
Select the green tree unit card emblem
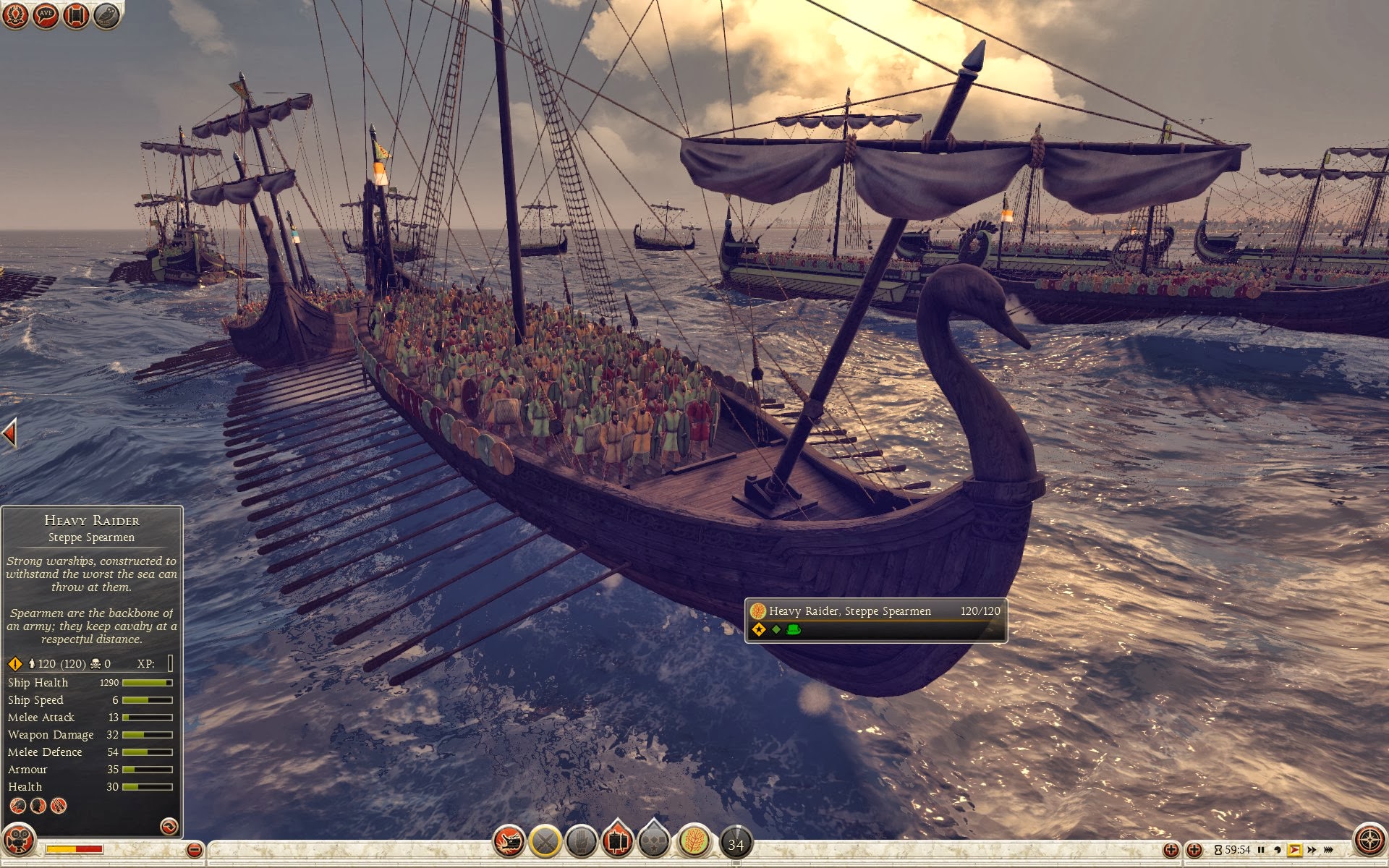click(x=694, y=841)
